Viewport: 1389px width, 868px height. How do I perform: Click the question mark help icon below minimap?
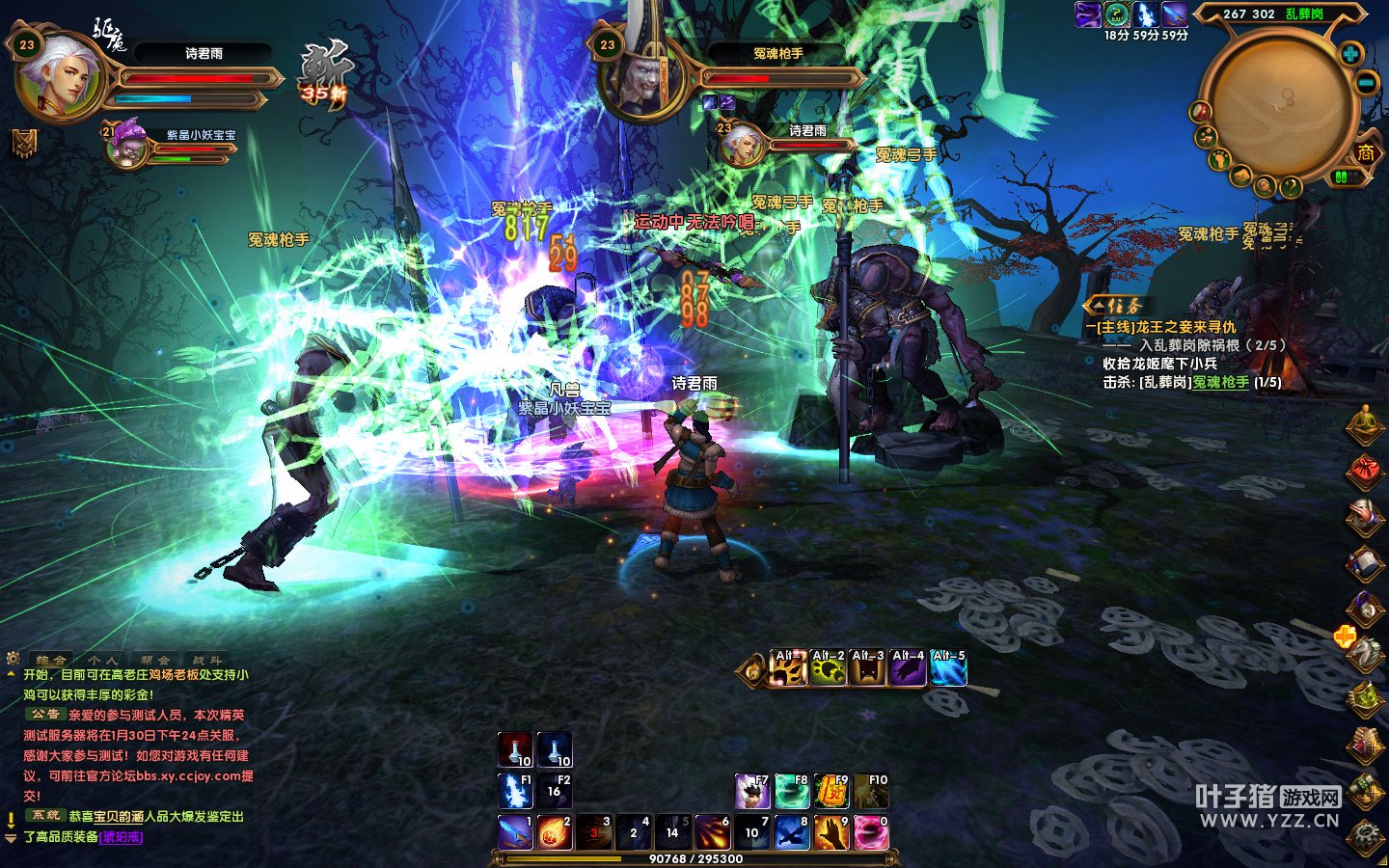tap(1290, 186)
